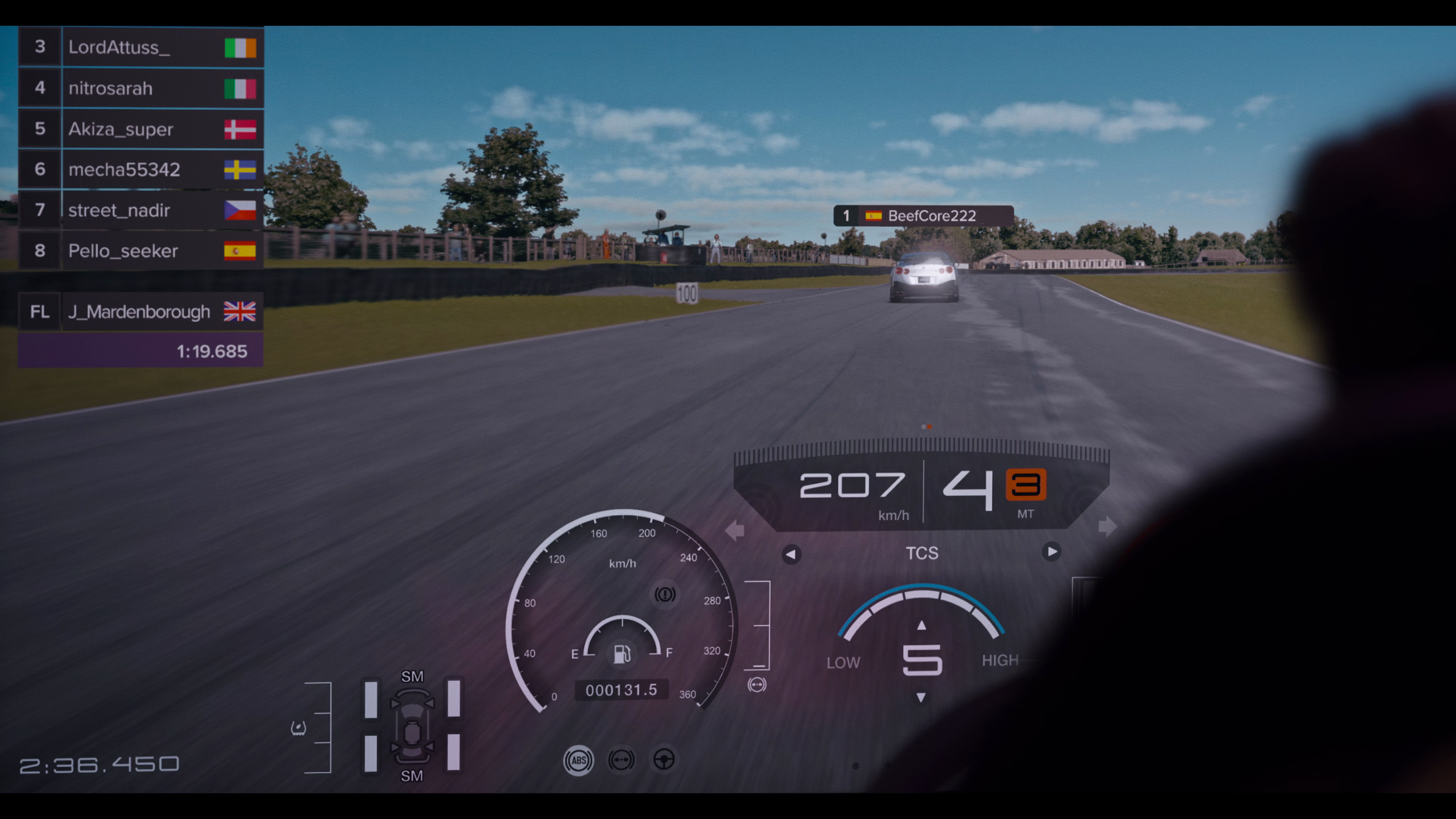This screenshot has height=819, width=1456.
Task: Select the street_nadir leaderboard row
Action: click(x=141, y=210)
